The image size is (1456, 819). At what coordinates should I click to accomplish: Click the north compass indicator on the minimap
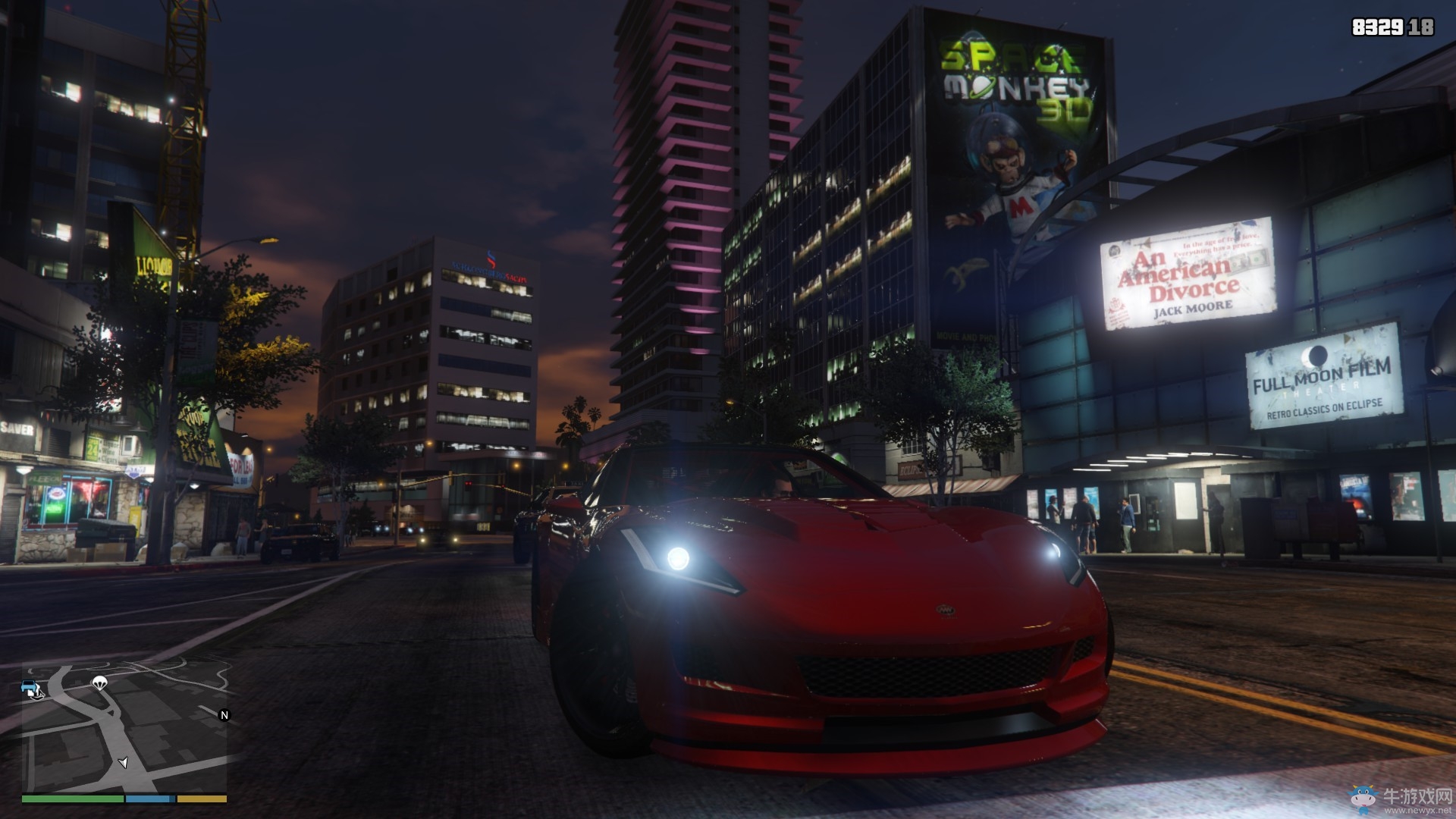click(224, 715)
